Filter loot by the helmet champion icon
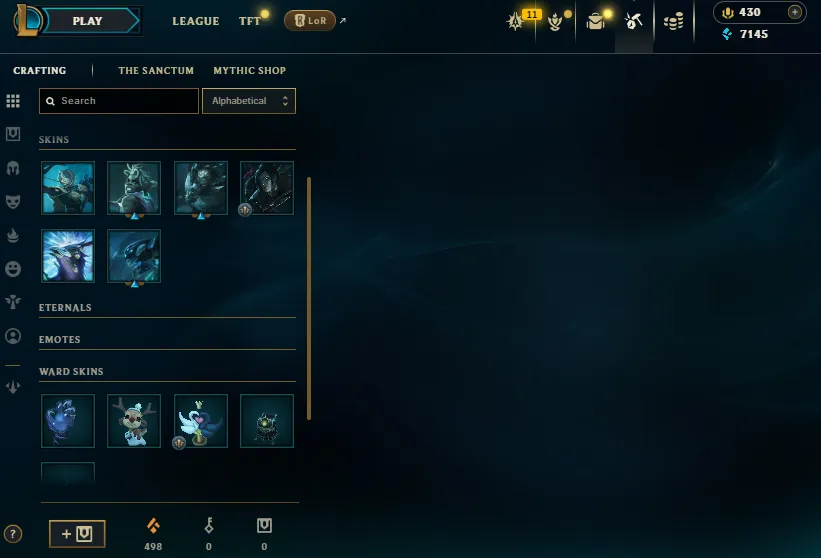The image size is (821, 558). [13, 168]
